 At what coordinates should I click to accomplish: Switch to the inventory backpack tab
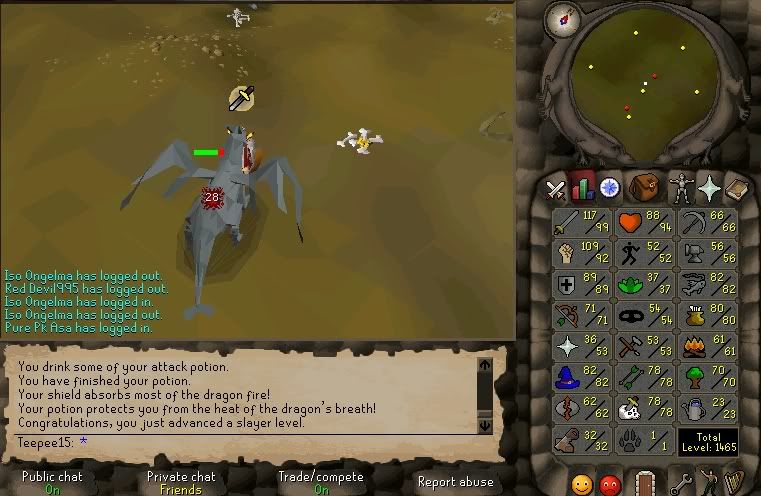[x=642, y=187]
